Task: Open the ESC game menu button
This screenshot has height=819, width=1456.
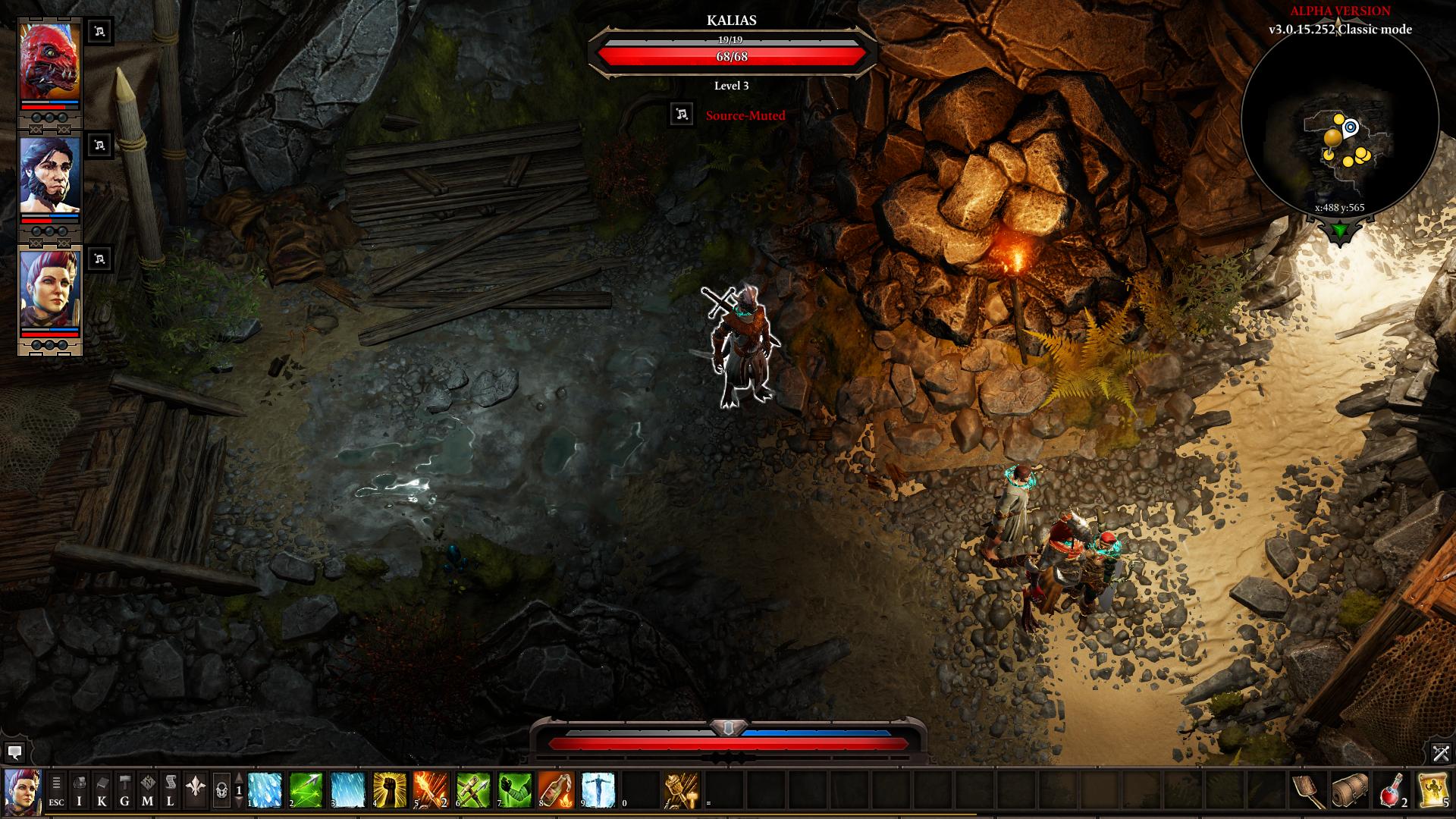Action: coord(56,791)
